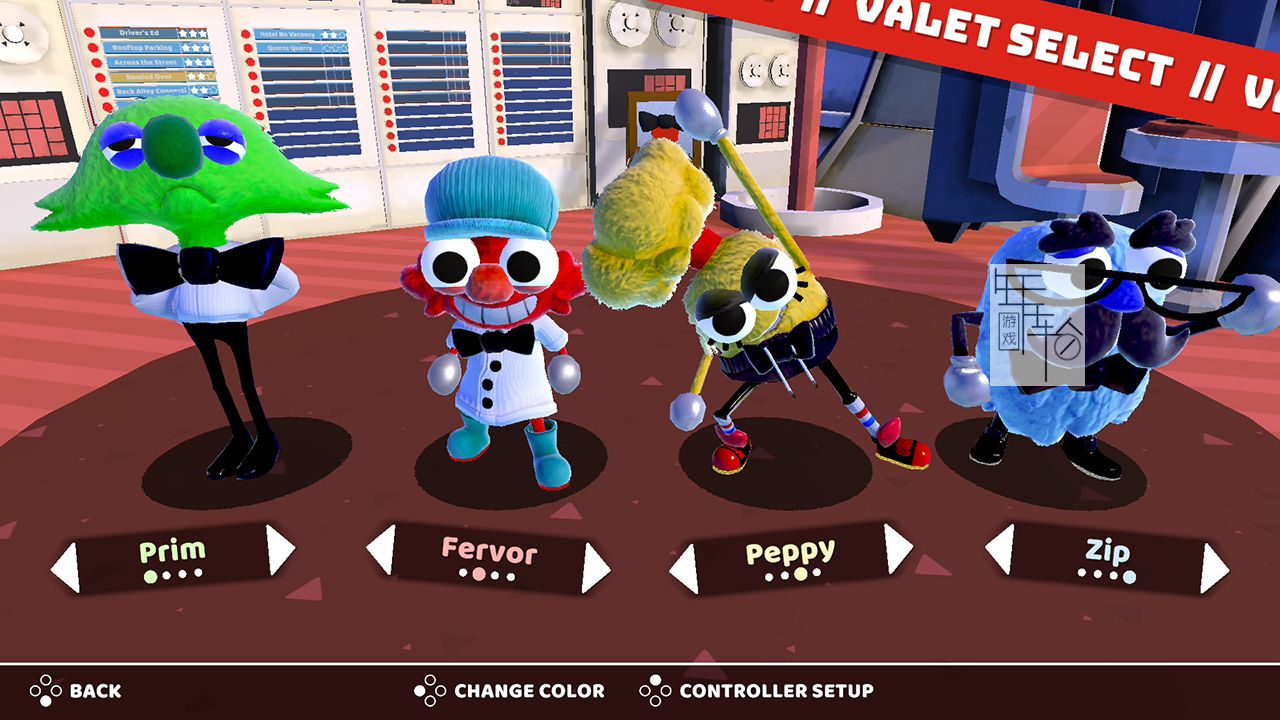1280x720 pixels.
Task: Click the left arrow beside Prim
Action: click(x=65, y=568)
